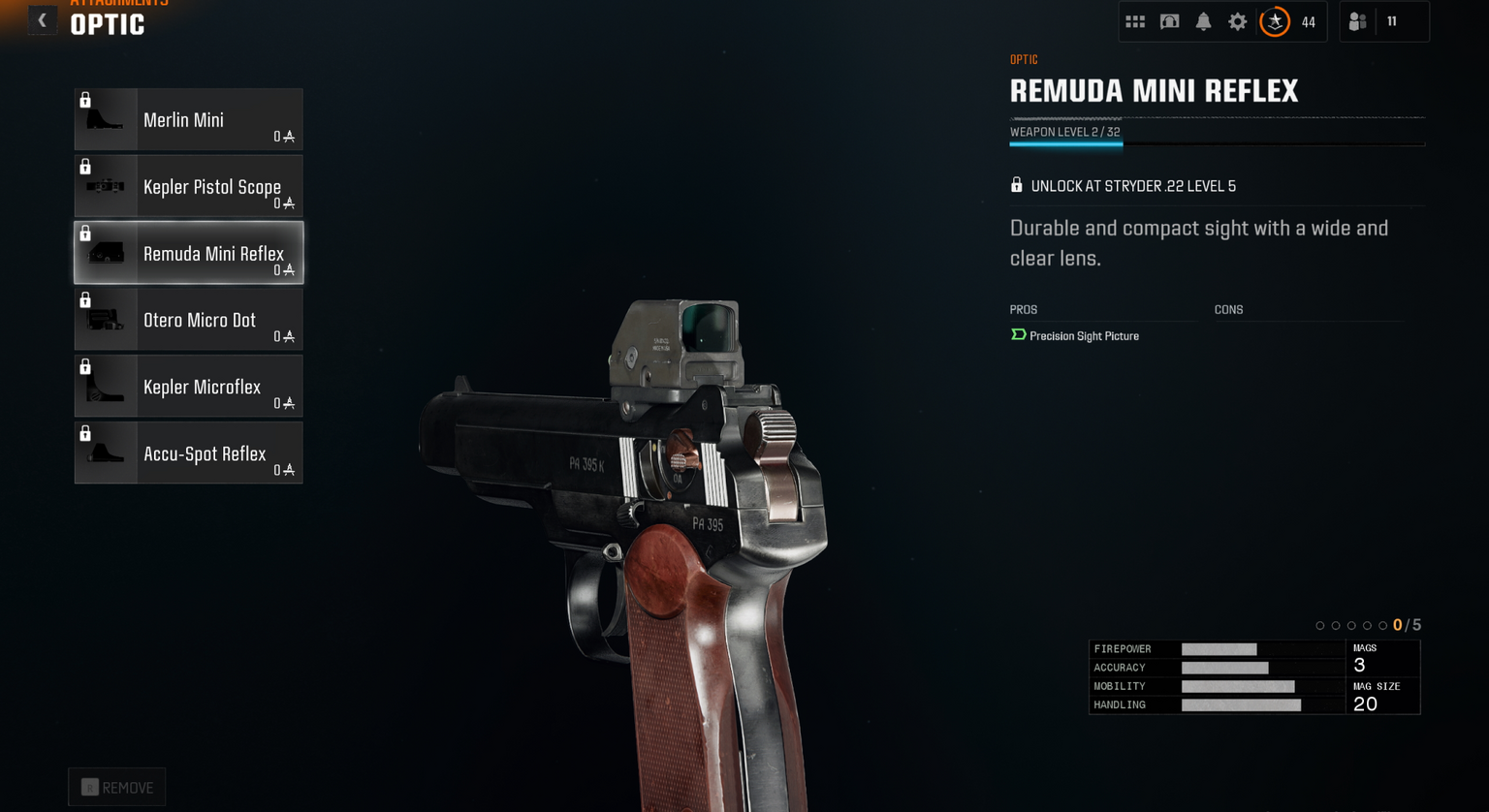Choose the Kepler Pistol Scope attachment

click(188, 186)
